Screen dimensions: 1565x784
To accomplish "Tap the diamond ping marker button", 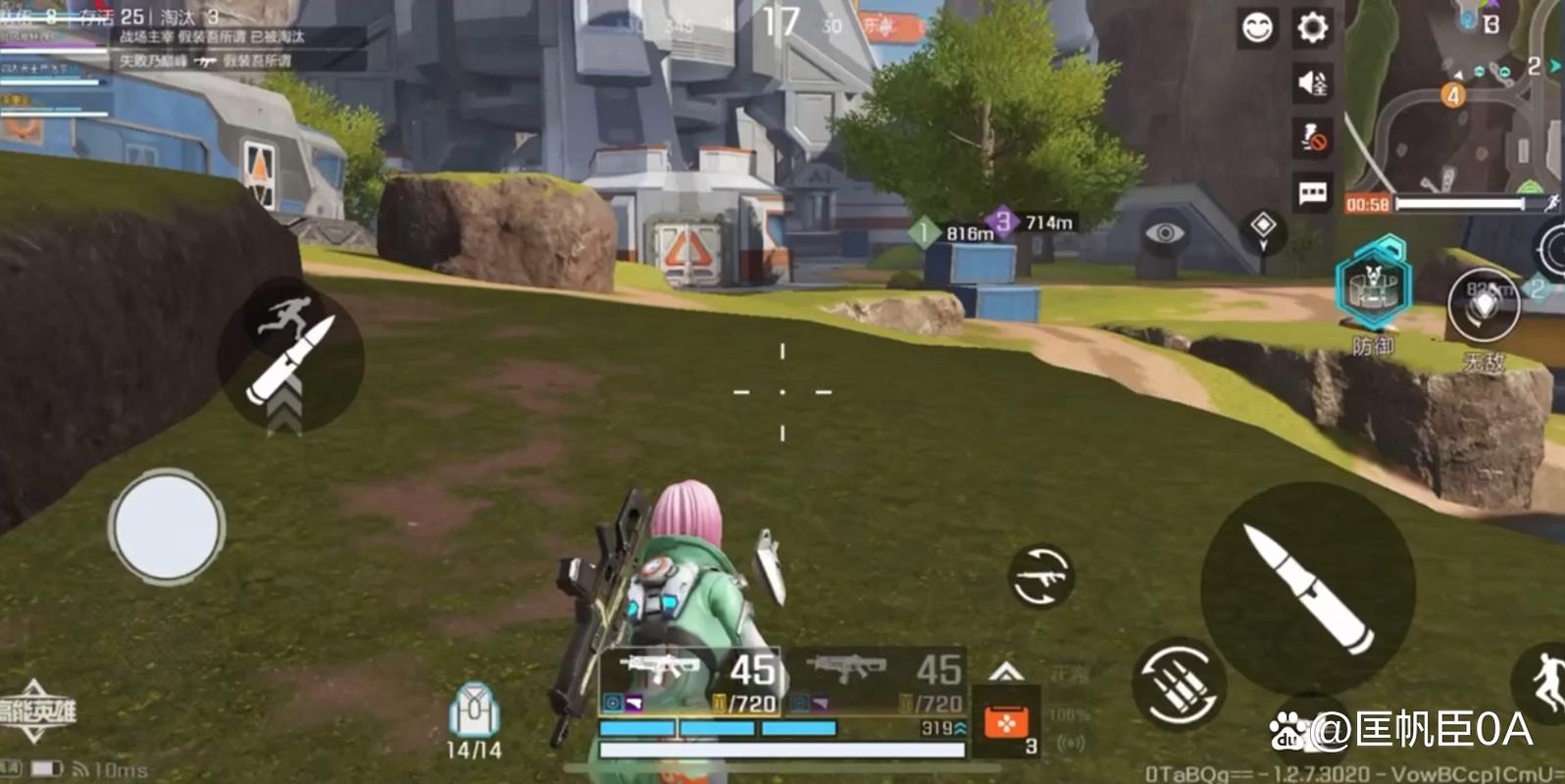I will [x=1263, y=227].
